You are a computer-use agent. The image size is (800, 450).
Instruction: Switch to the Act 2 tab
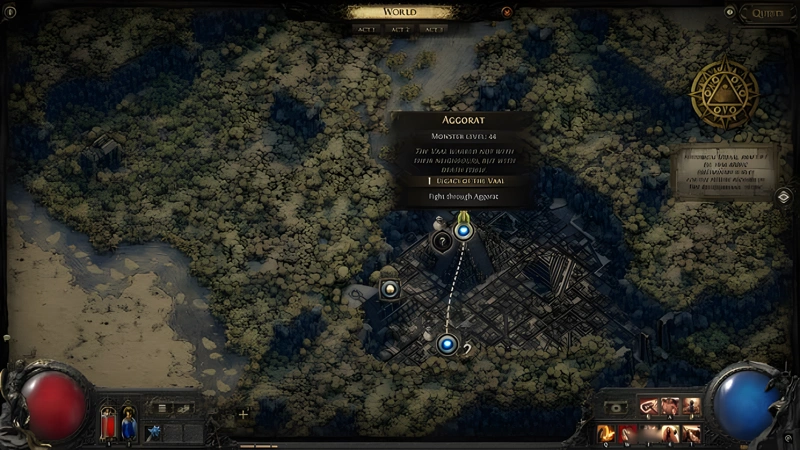(x=399, y=30)
